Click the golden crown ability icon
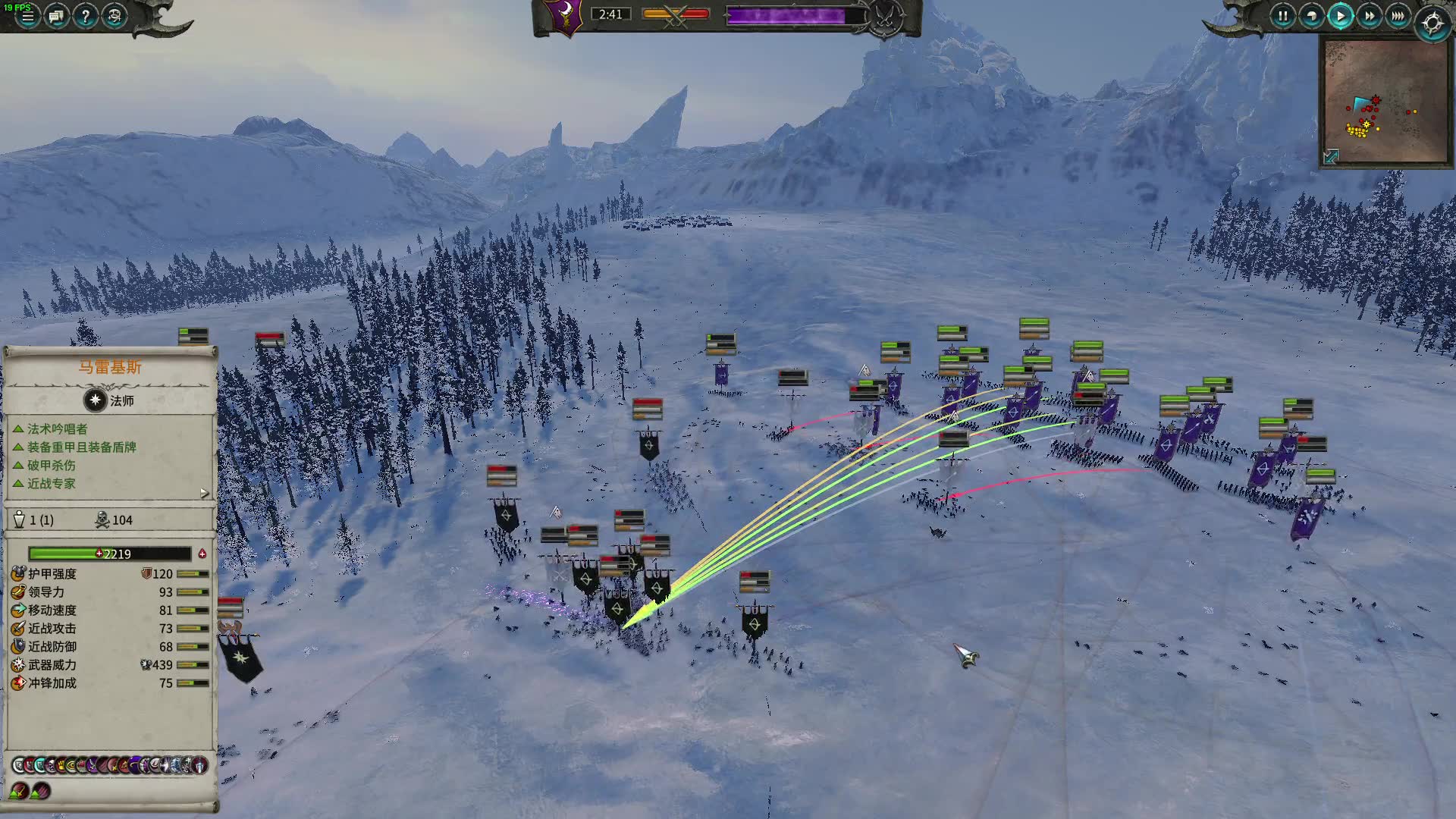The width and height of the screenshot is (1456, 819). click(x=61, y=765)
